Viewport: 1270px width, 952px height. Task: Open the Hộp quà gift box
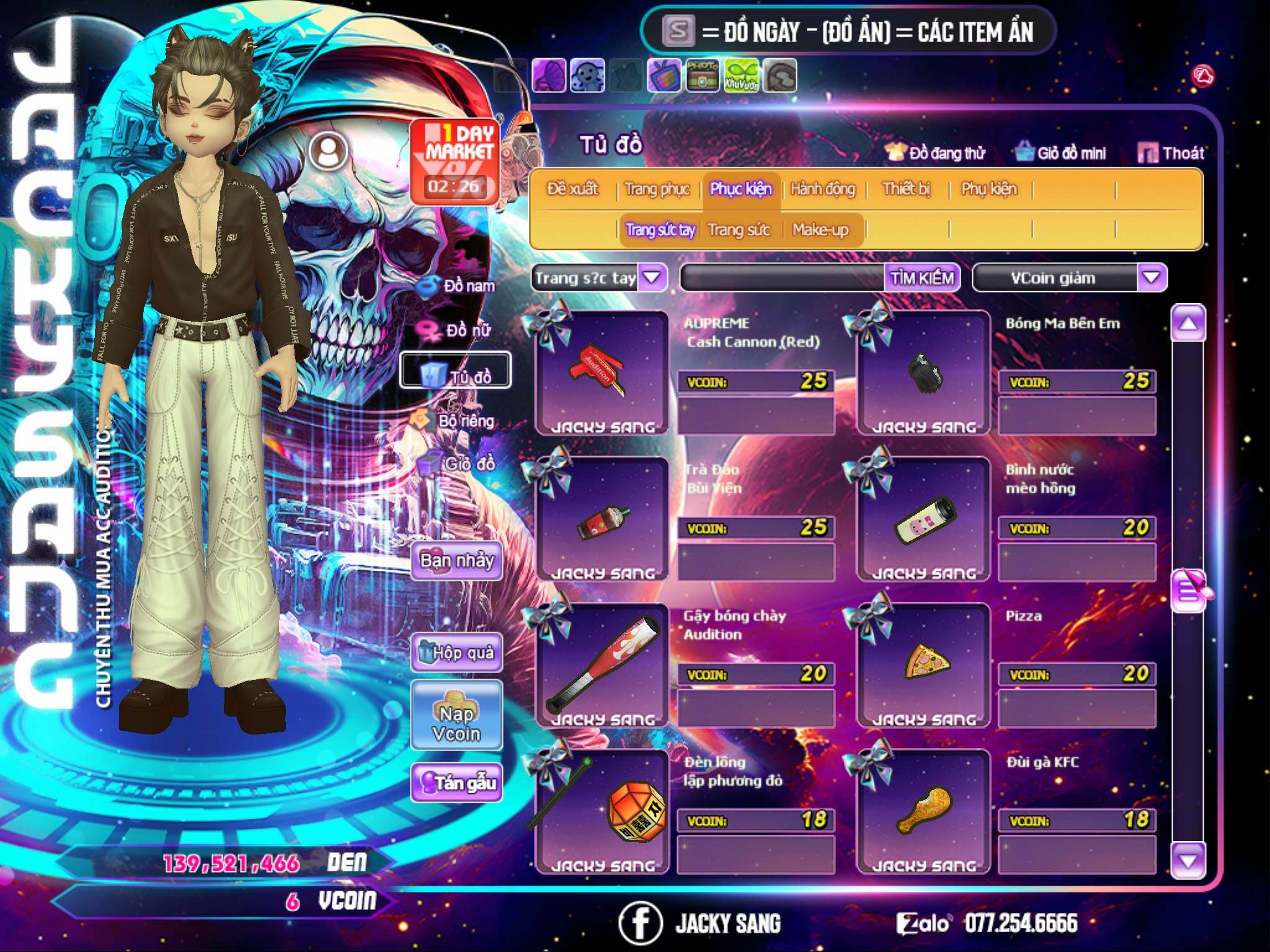point(456,653)
